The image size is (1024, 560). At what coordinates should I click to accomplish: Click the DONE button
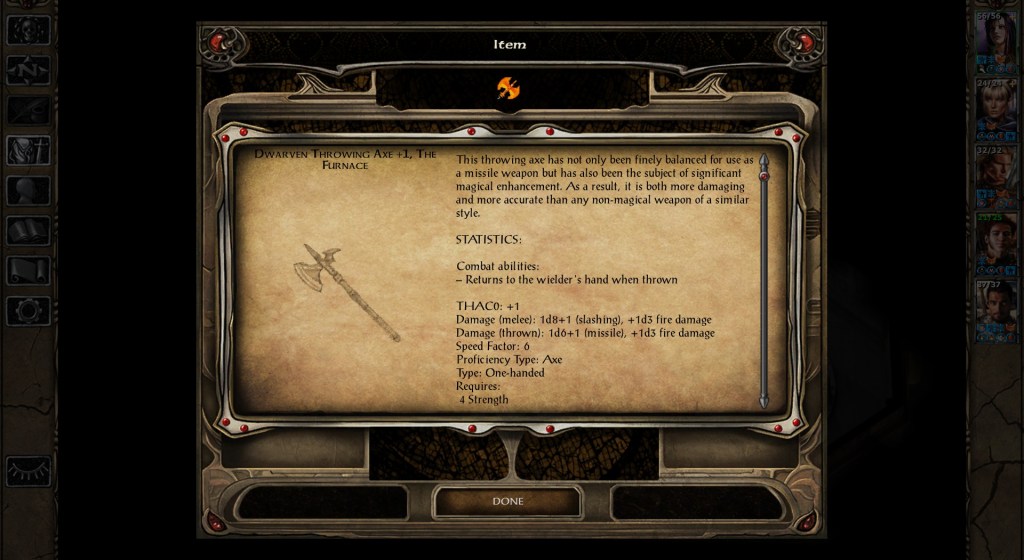coord(507,501)
